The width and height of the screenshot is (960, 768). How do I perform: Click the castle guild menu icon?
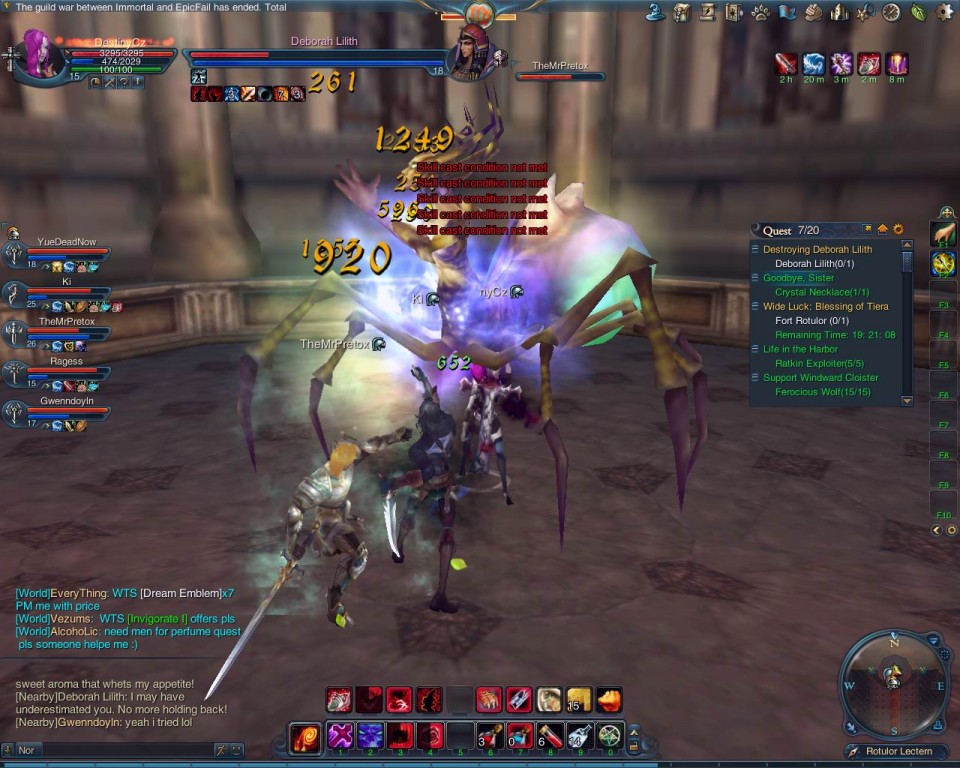839,12
